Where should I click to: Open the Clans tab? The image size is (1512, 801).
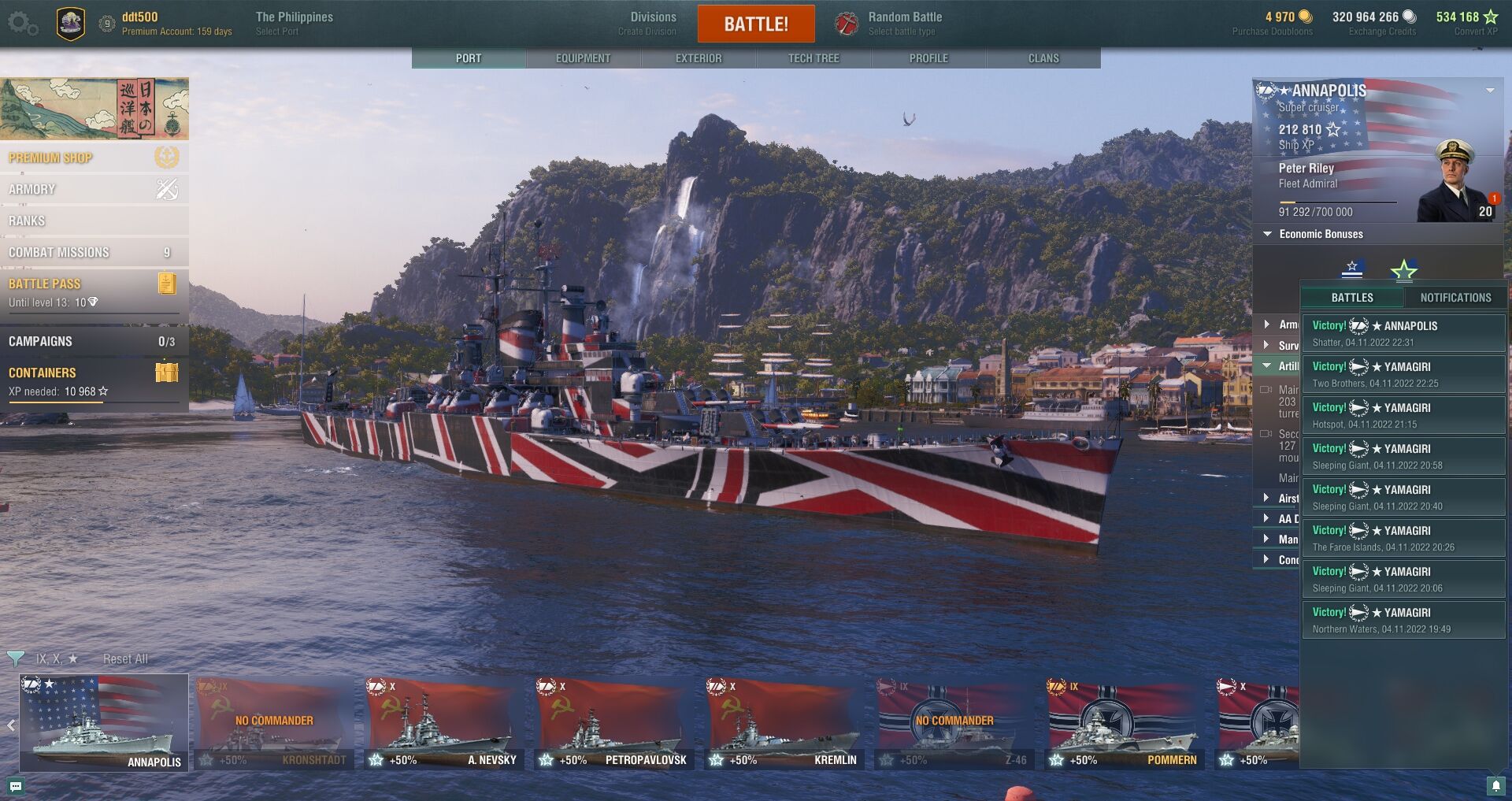[1043, 58]
